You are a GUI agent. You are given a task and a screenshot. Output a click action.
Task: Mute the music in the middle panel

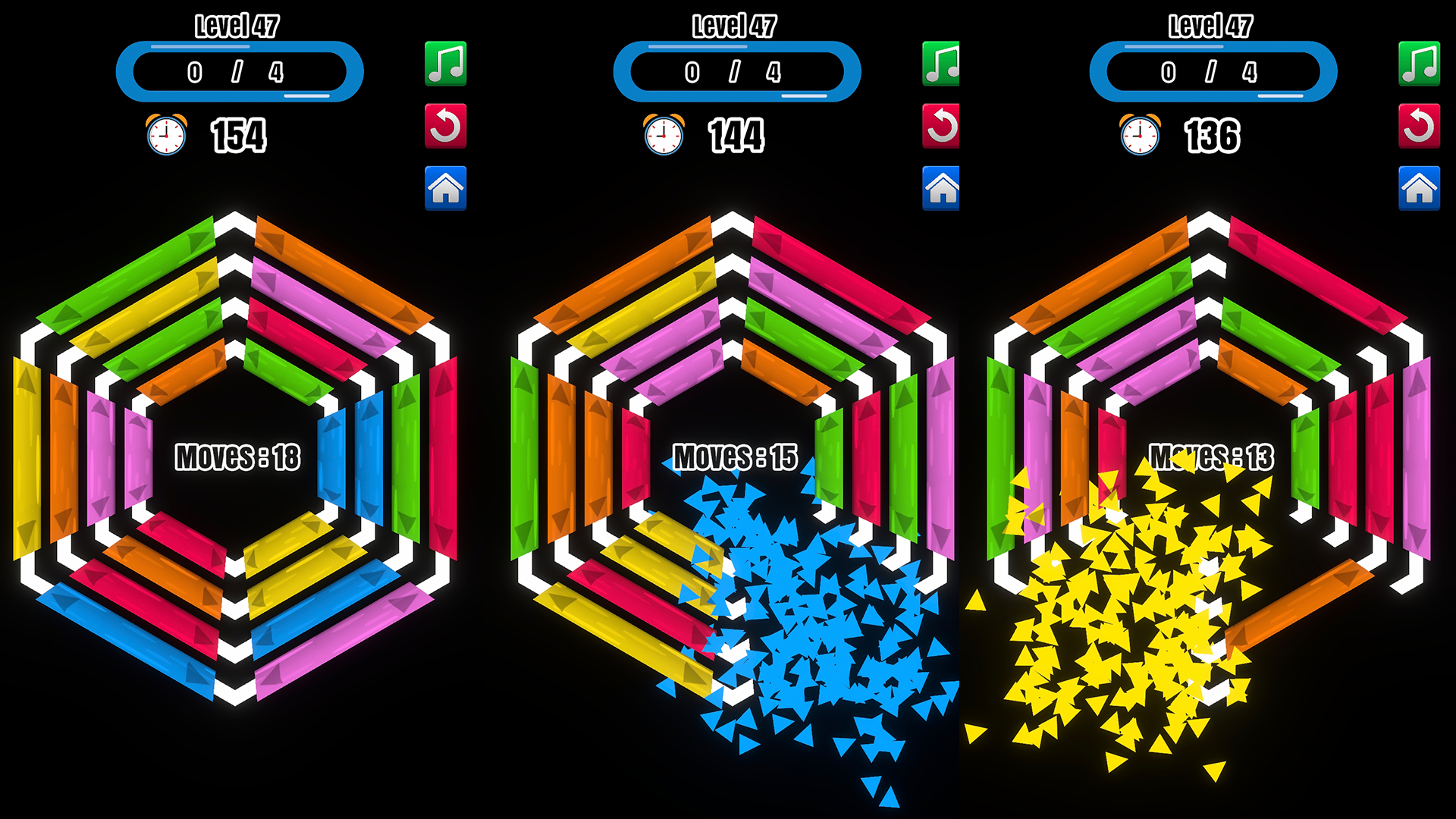(x=940, y=64)
